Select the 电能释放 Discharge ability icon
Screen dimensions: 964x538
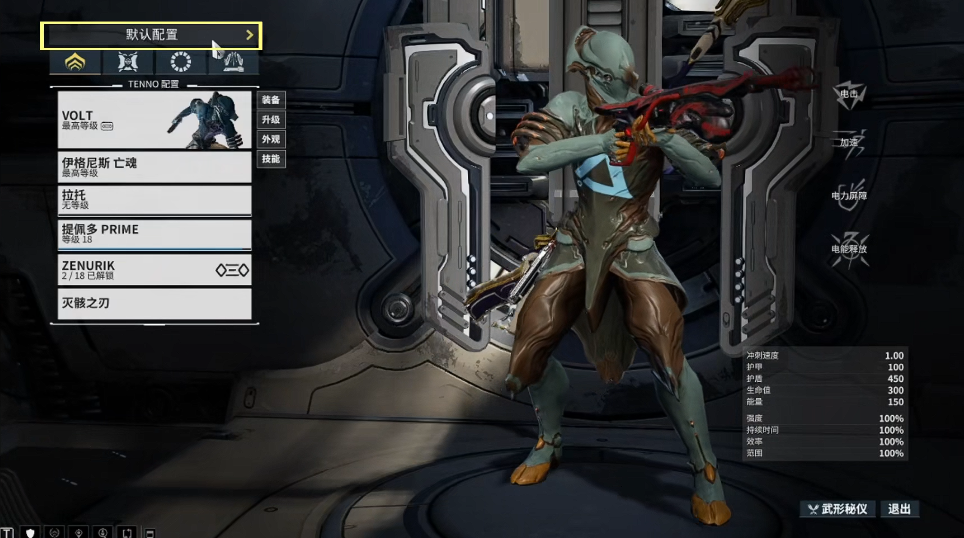pyautogui.click(x=849, y=244)
